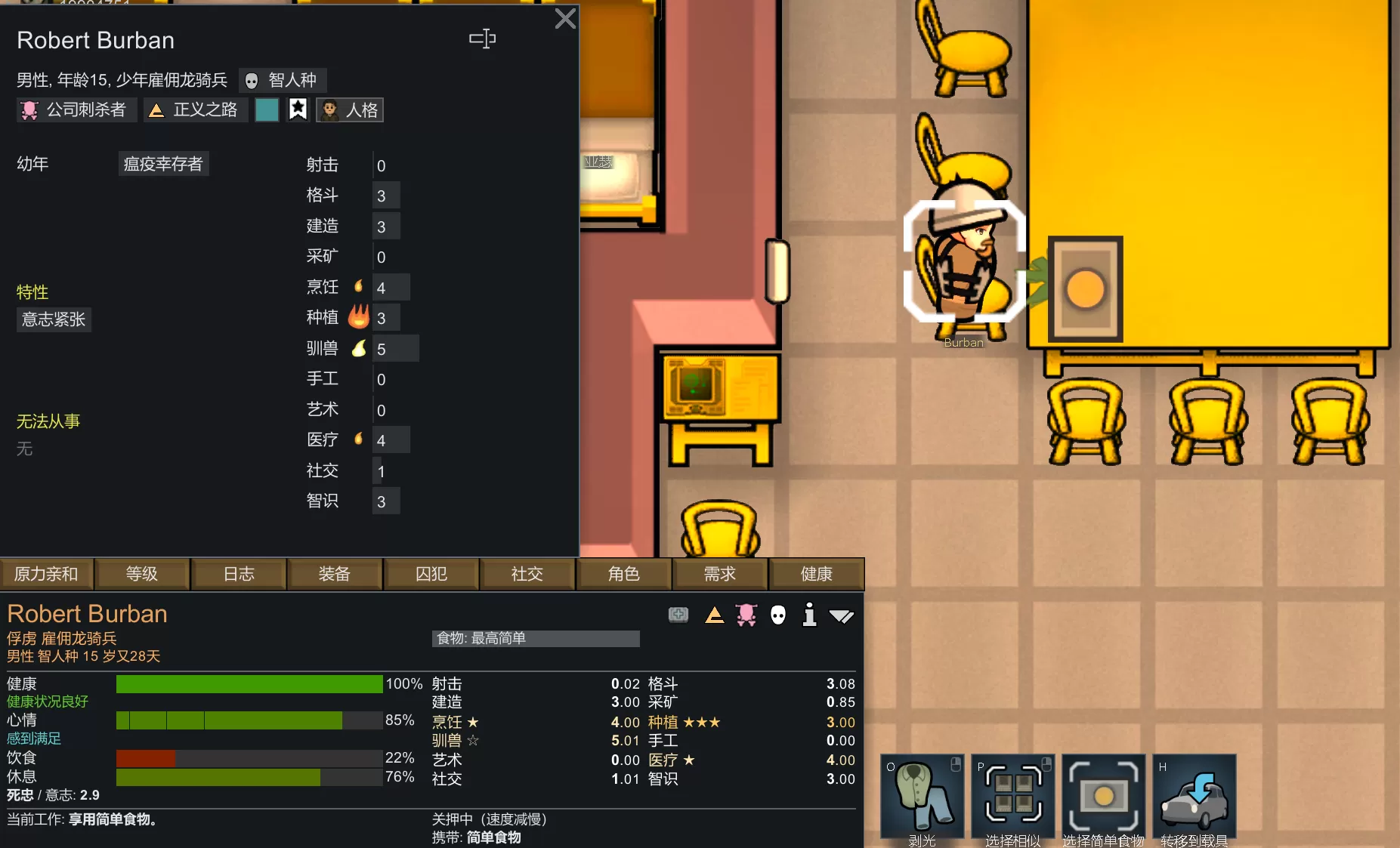The image size is (1400, 848).
Task: Open the 正义之路 ideology label
Action: [196, 110]
